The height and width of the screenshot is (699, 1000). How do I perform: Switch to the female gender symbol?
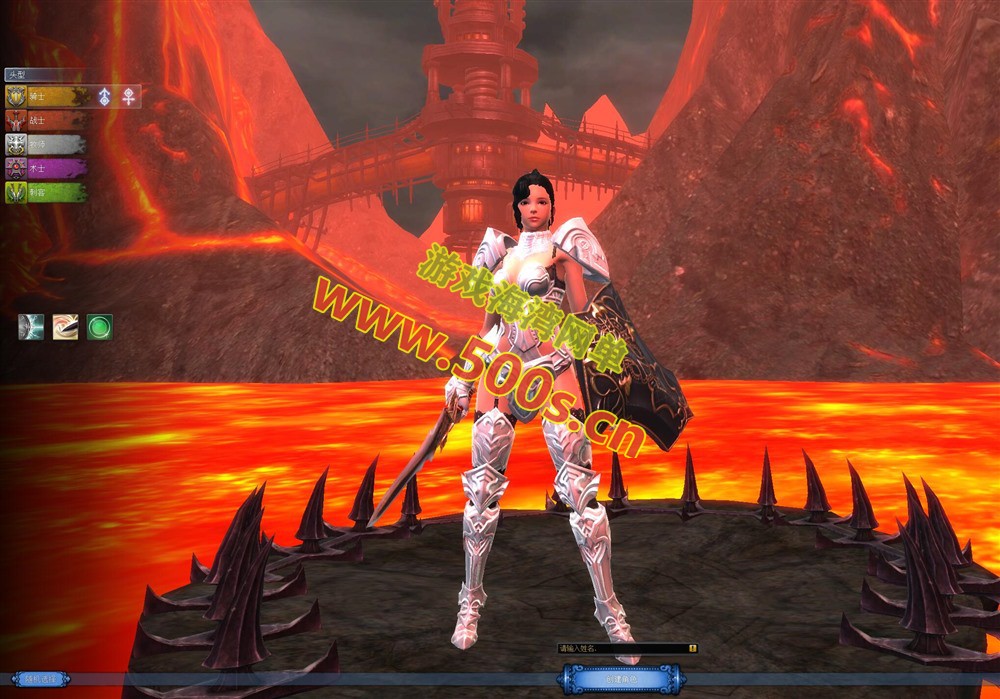pos(129,96)
